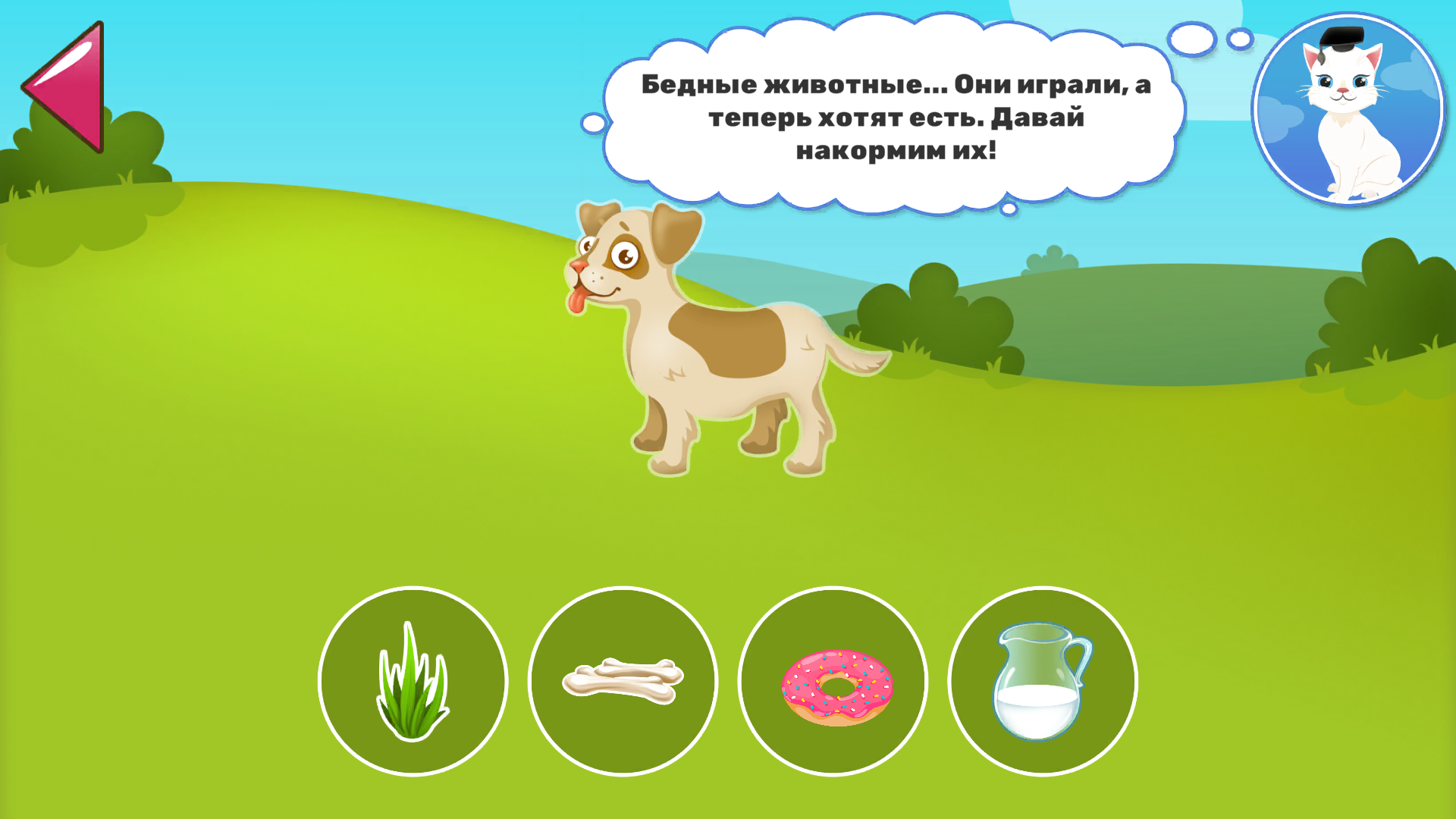Select the jug of milk
Screen dimensions: 1456x819
pos(1043,682)
